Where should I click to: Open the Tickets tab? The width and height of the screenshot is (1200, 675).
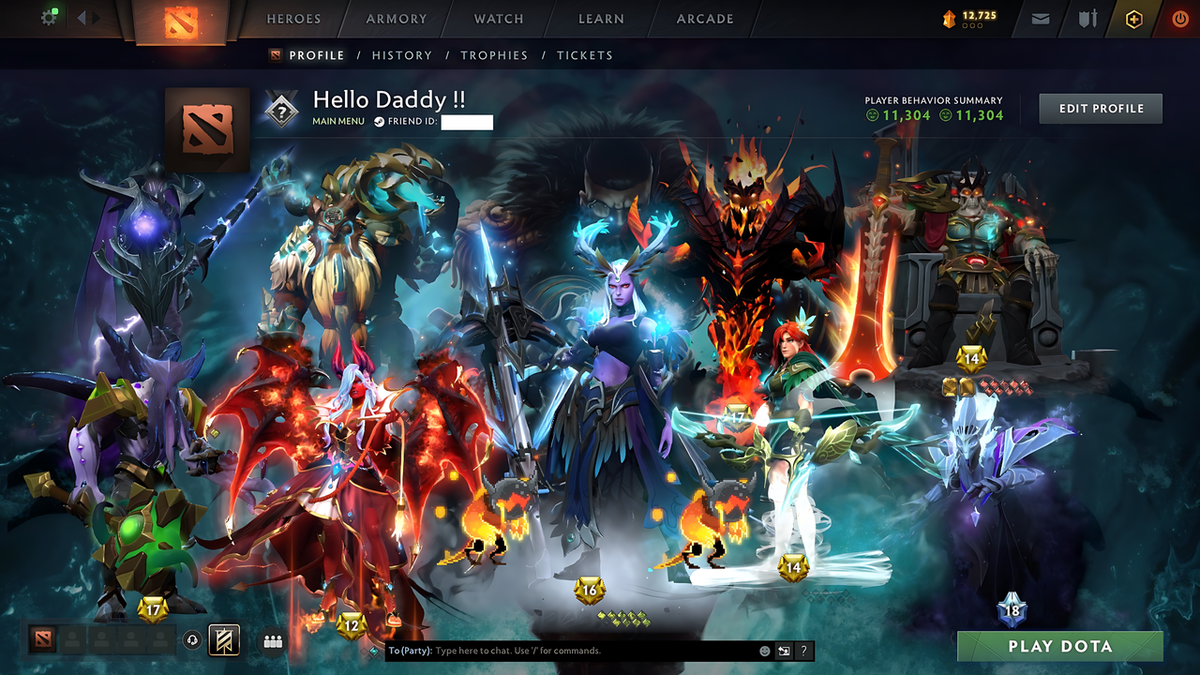pyautogui.click(x=585, y=56)
